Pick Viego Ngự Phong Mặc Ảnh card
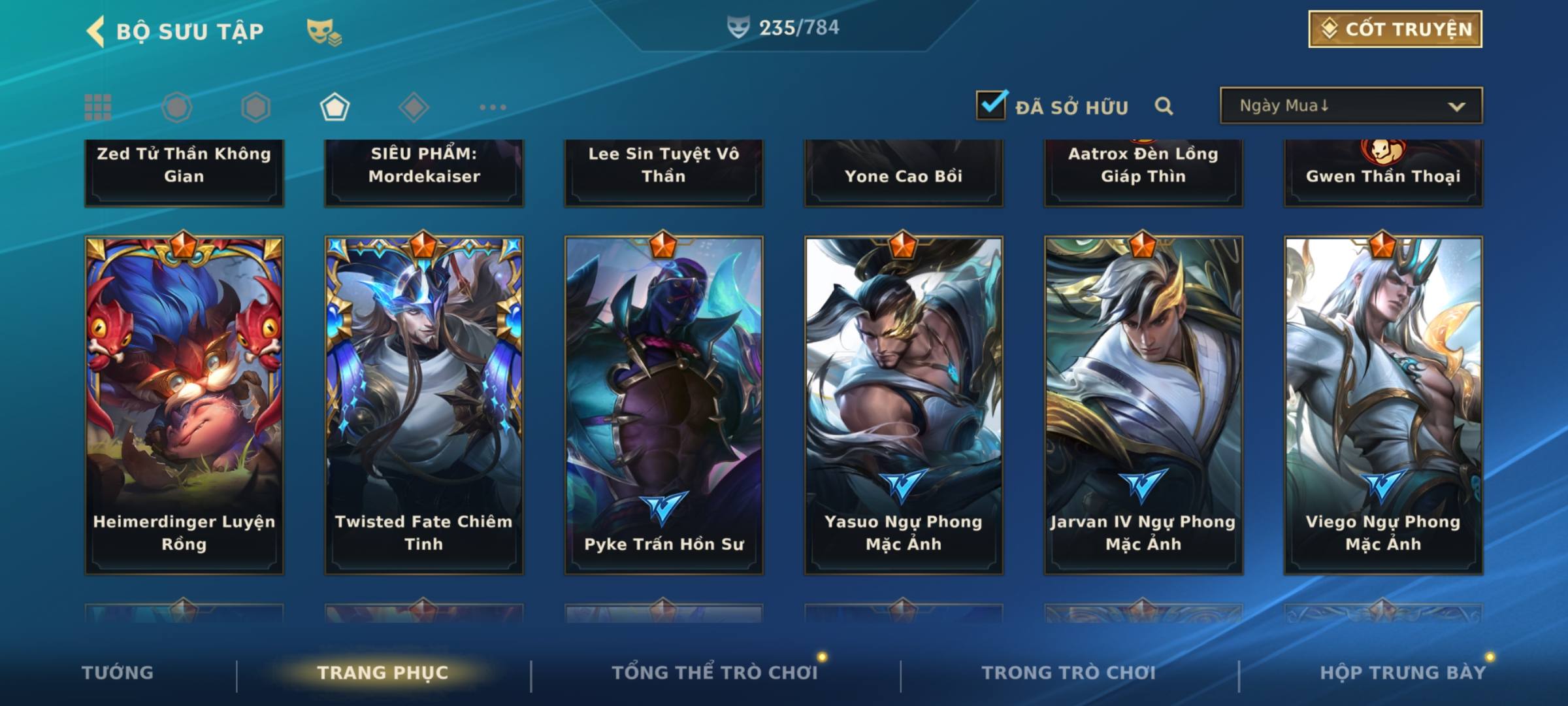 click(x=1383, y=405)
